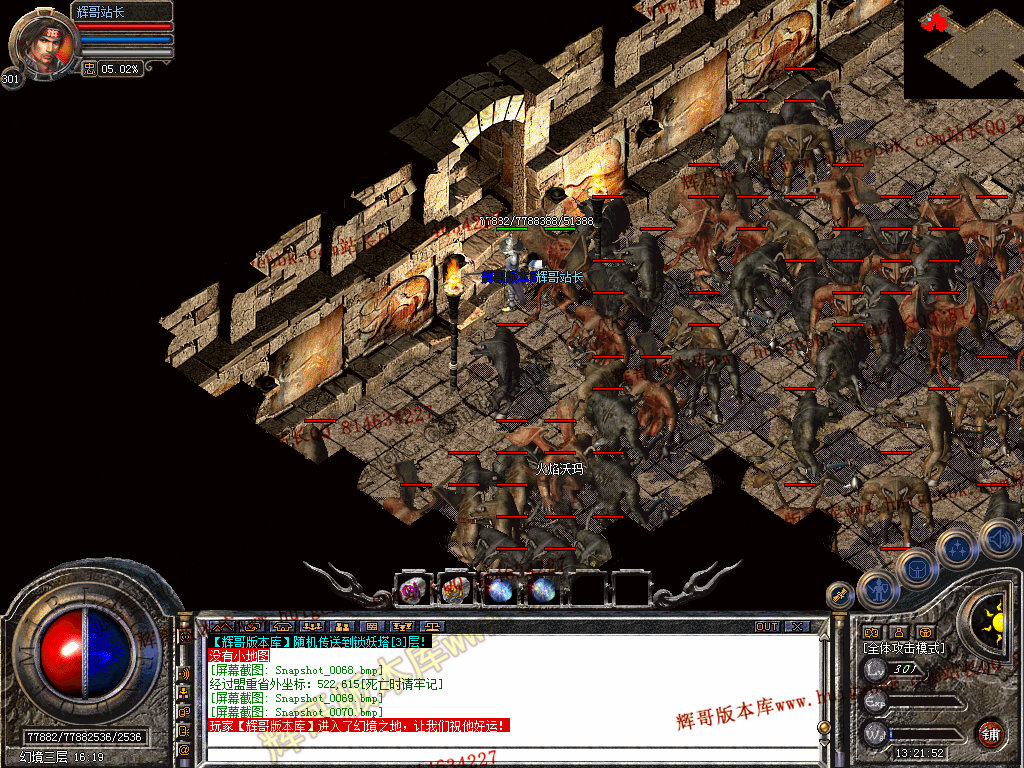Image resolution: width=1024 pixels, height=768 pixels.
Task: Click the character portrait in the corner
Action: click(x=42, y=42)
